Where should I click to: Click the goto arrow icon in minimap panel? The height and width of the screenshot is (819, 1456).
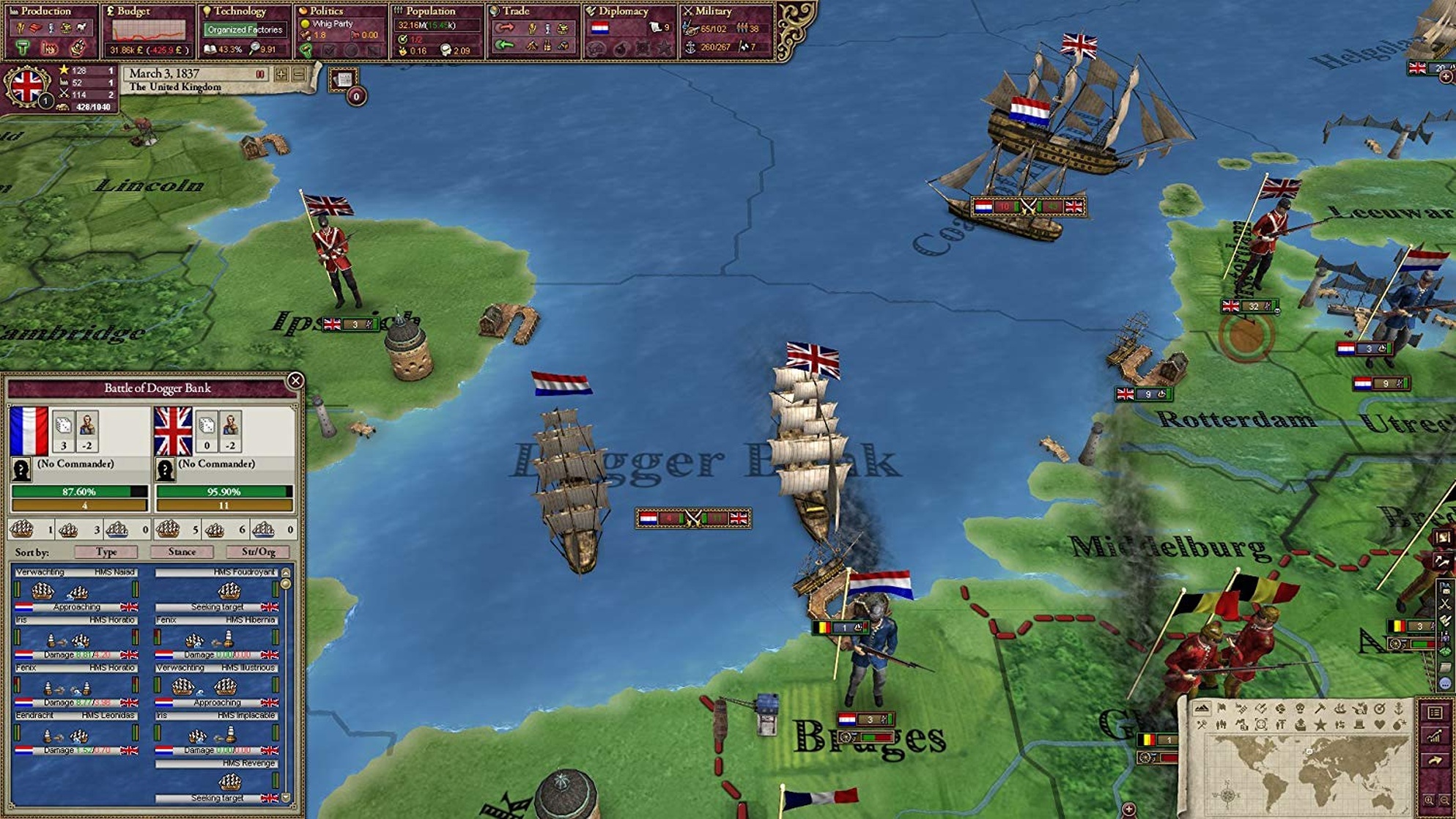click(1435, 760)
